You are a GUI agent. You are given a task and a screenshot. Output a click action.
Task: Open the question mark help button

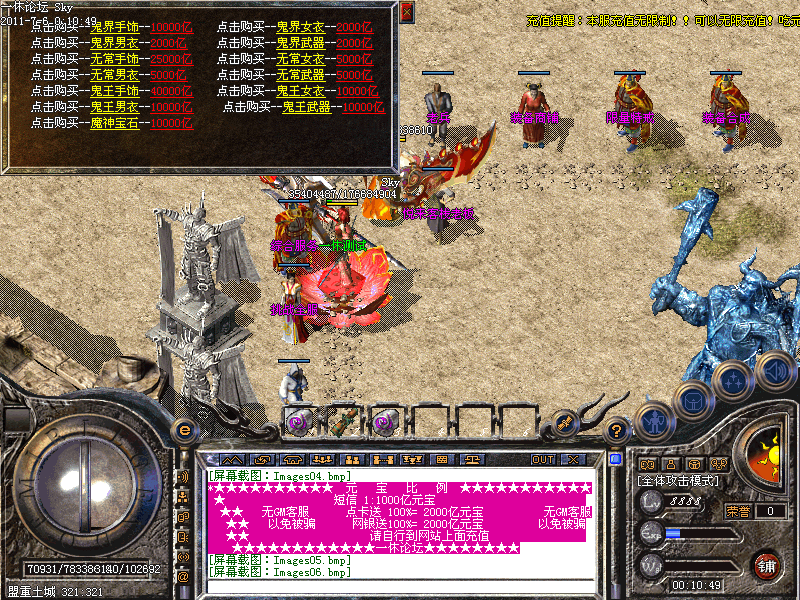pos(618,430)
